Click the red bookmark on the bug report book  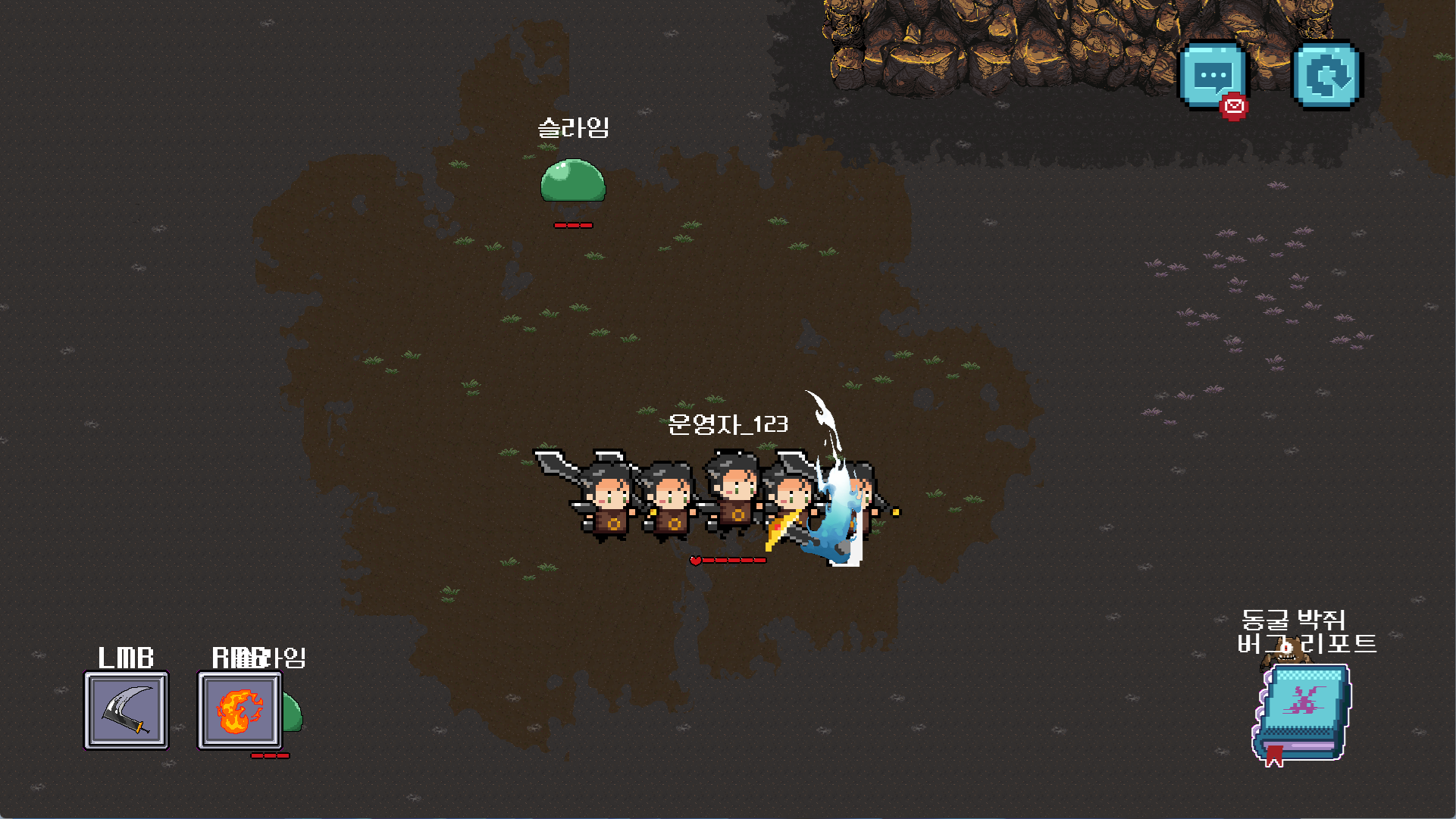click(1274, 757)
